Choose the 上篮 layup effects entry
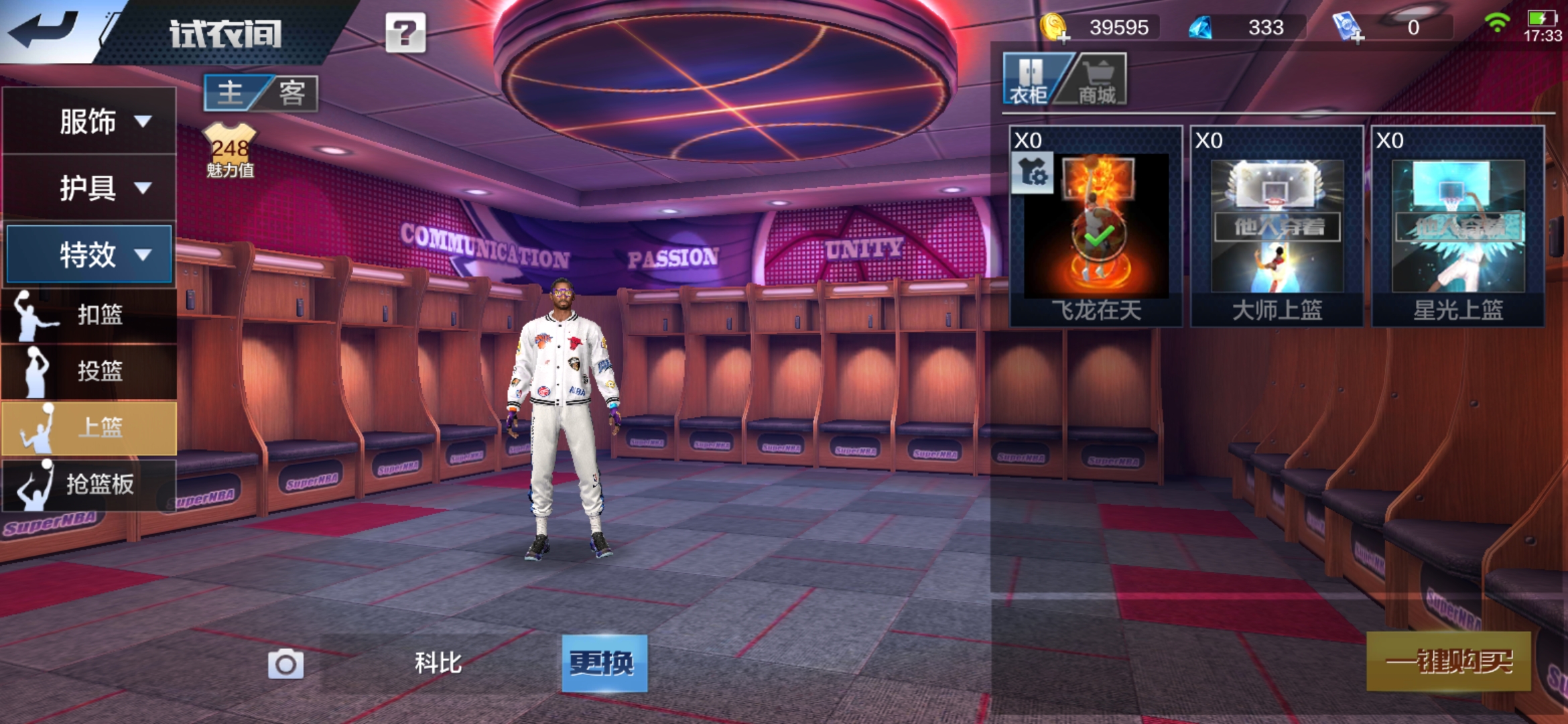 89,428
